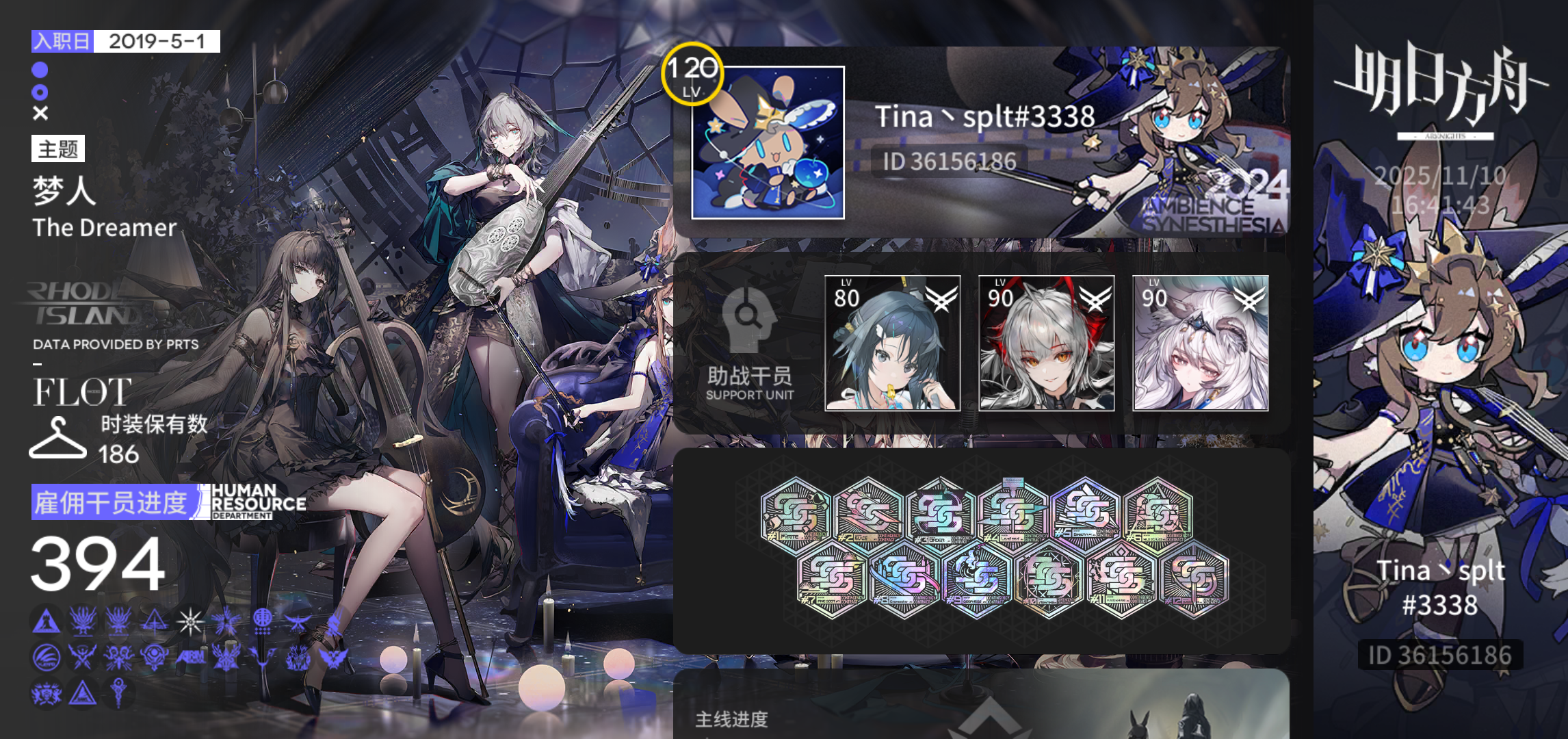
Task: Click the FLOT logo above the outfit count
Action: [82, 392]
